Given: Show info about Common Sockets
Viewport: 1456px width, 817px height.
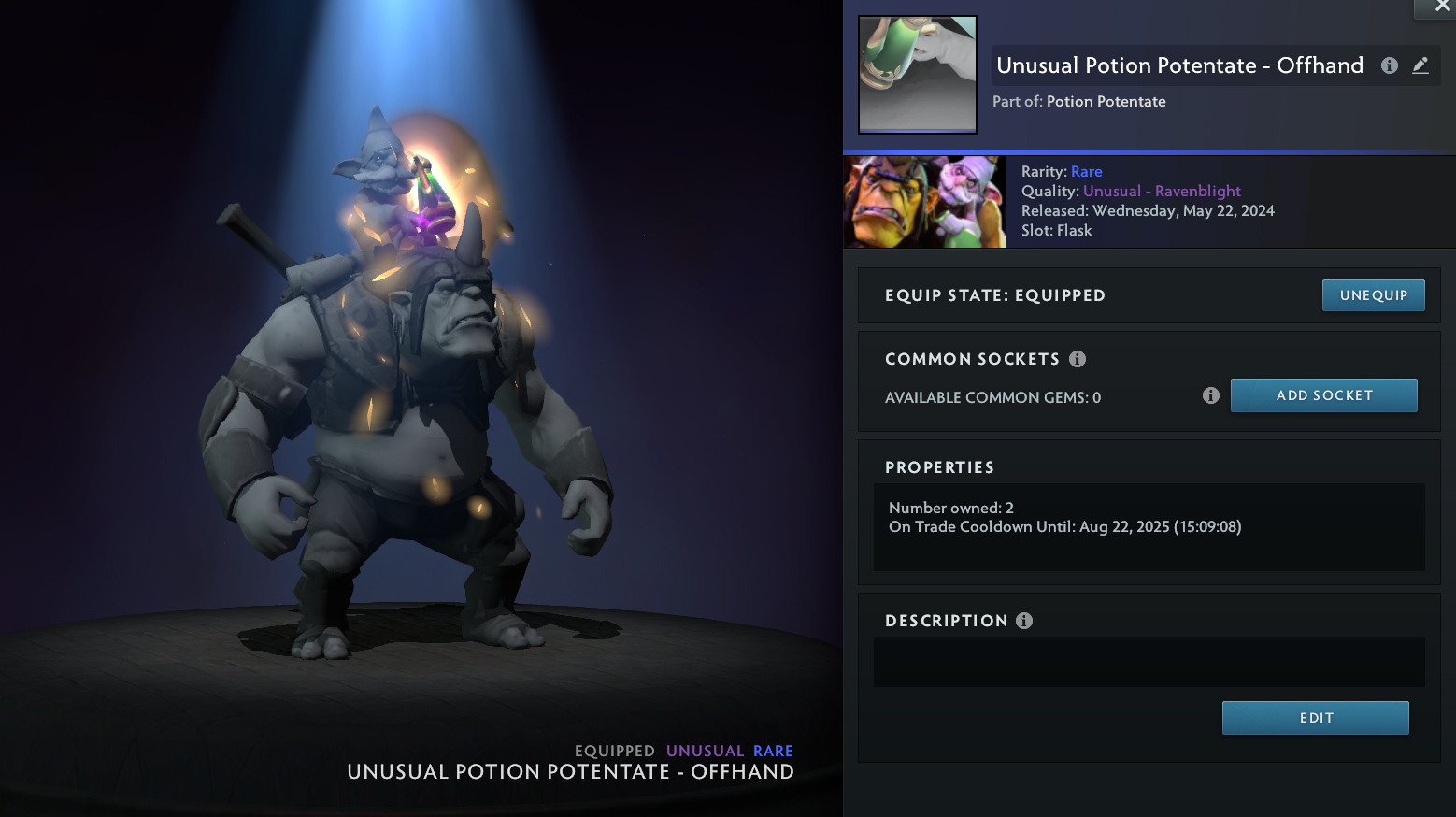Looking at the screenshot, I should click(1078, 359).
